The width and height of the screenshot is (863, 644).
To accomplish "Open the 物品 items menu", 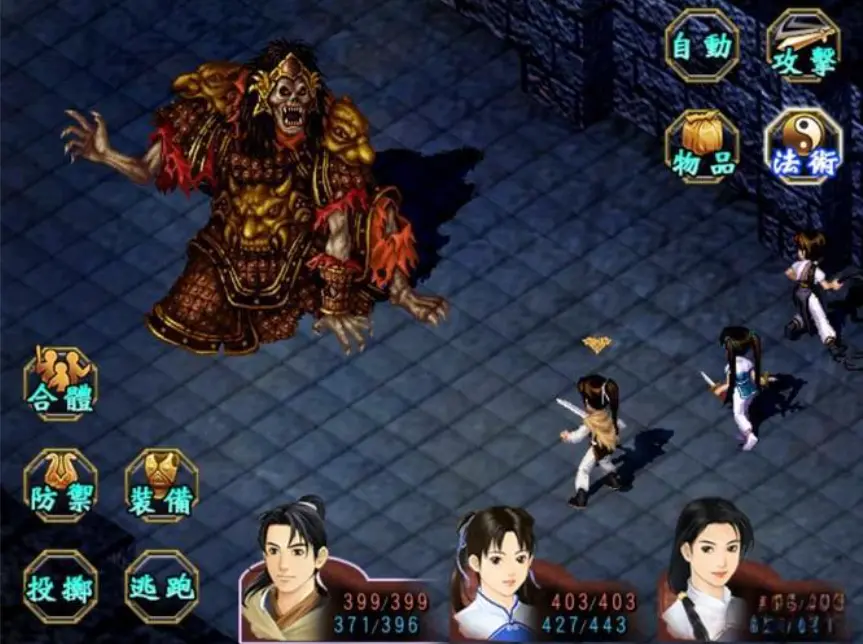I will [702, 146].
